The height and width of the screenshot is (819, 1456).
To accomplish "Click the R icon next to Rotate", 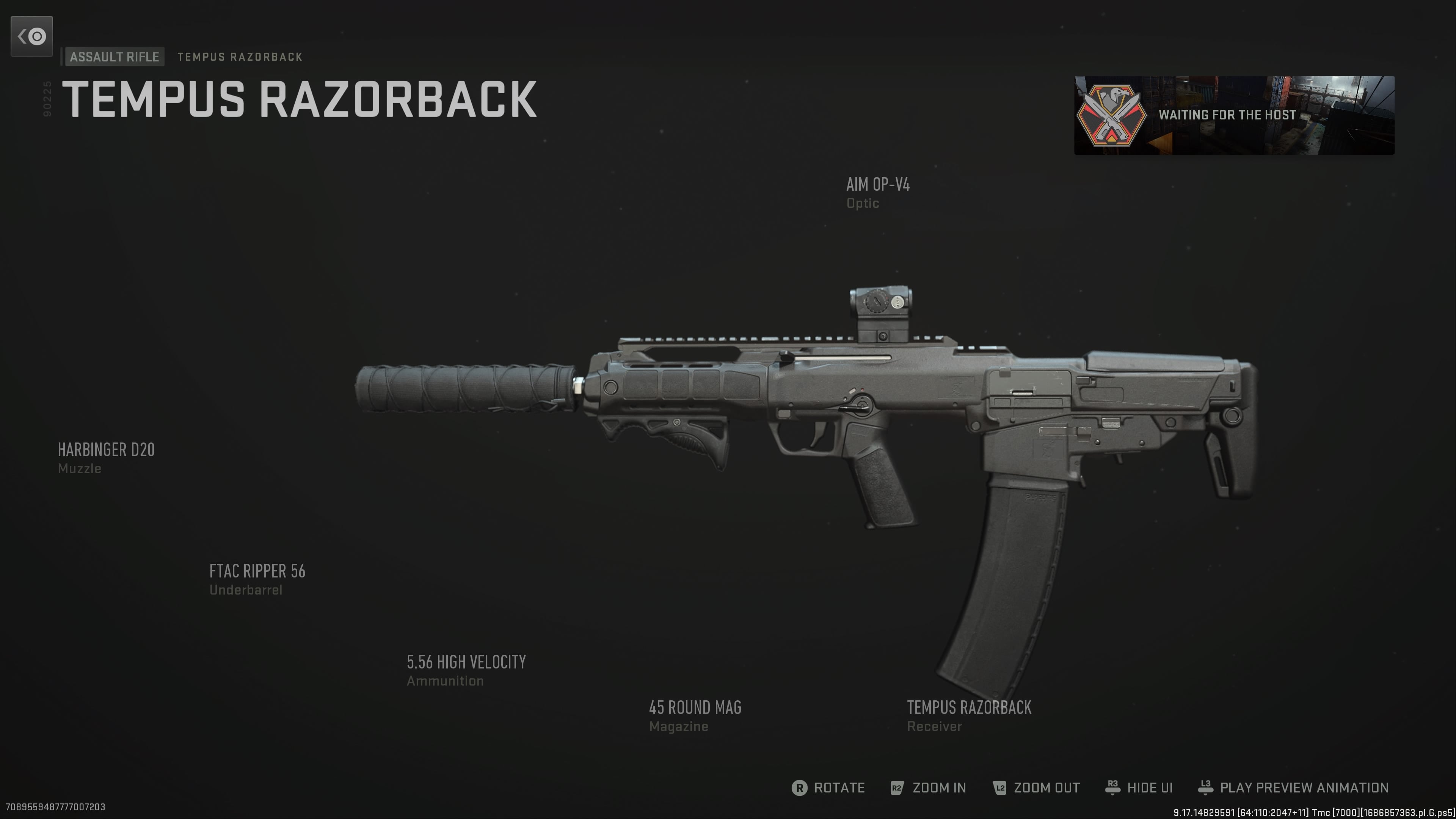I will (x=799, y=788).
